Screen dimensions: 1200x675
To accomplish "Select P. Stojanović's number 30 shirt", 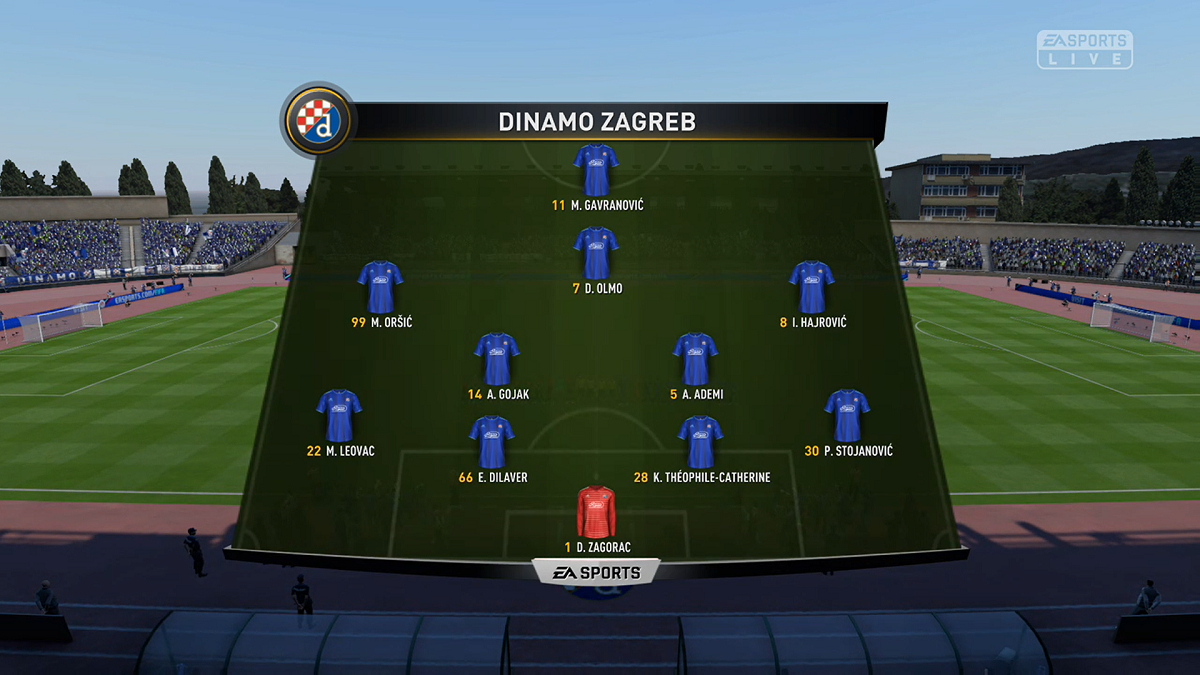I will [x=847, y=416].
